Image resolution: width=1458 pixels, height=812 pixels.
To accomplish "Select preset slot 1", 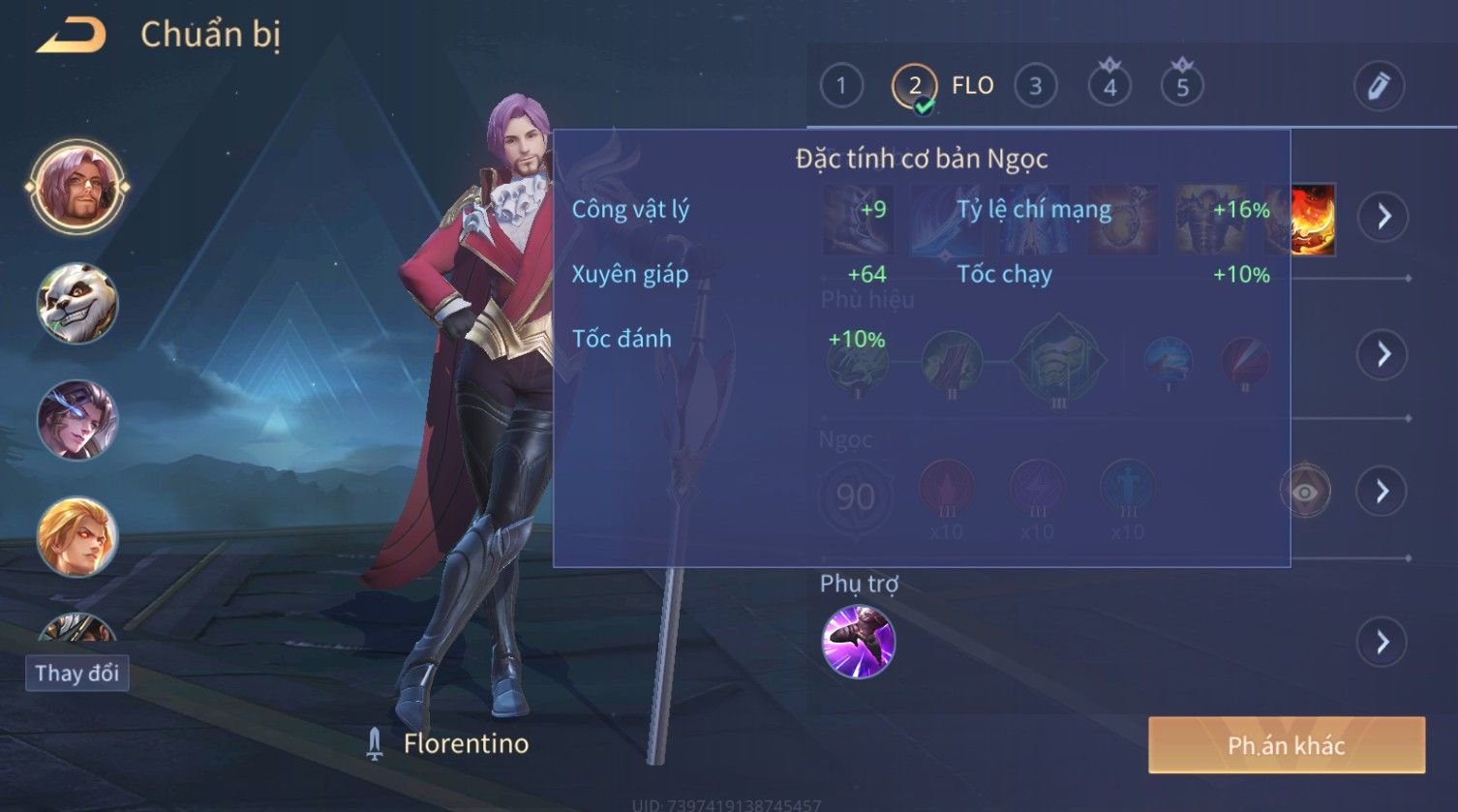I will pyautogui.click(x=841, y=86).
